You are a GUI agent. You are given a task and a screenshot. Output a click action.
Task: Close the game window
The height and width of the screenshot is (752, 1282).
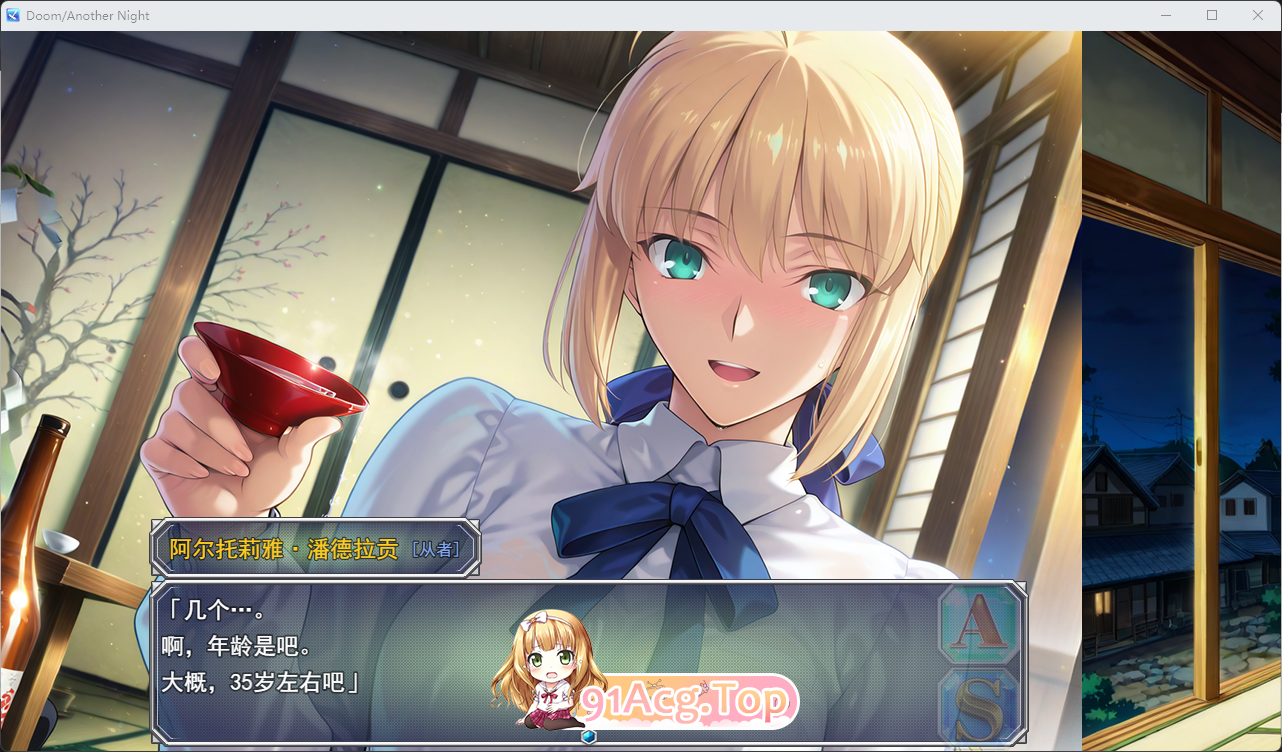click(1258, 15)
